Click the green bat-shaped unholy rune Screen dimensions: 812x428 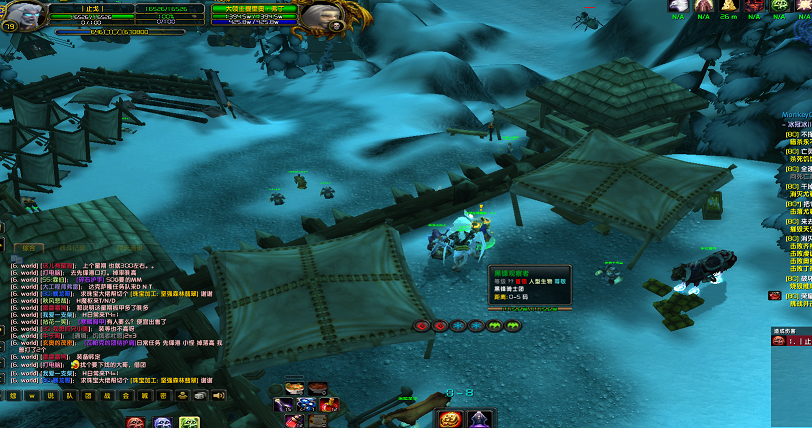point(495,326)
